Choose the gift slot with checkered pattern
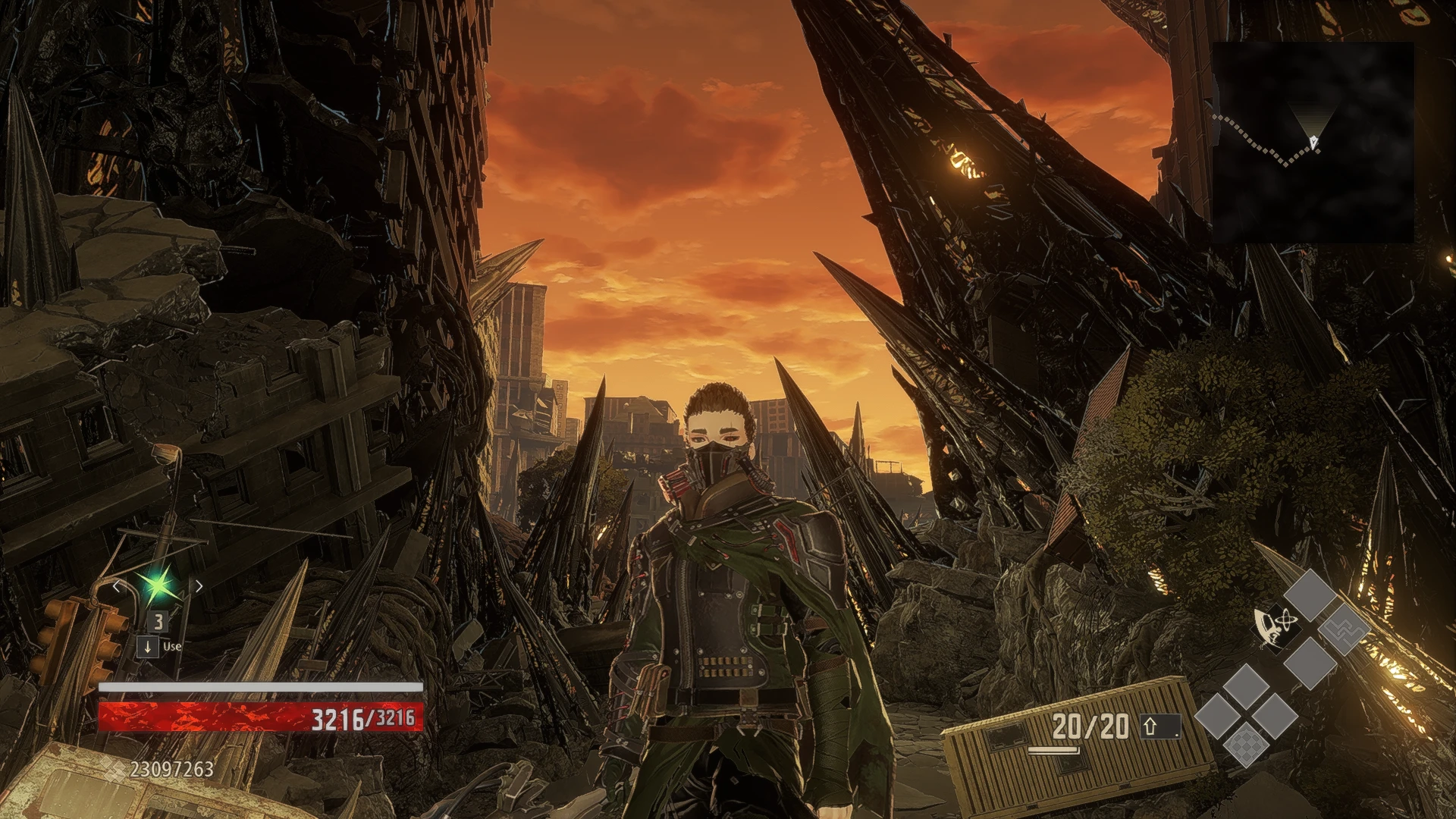Image resolution: width=1456 pixels, height=819 pixels. point(1246,743)
